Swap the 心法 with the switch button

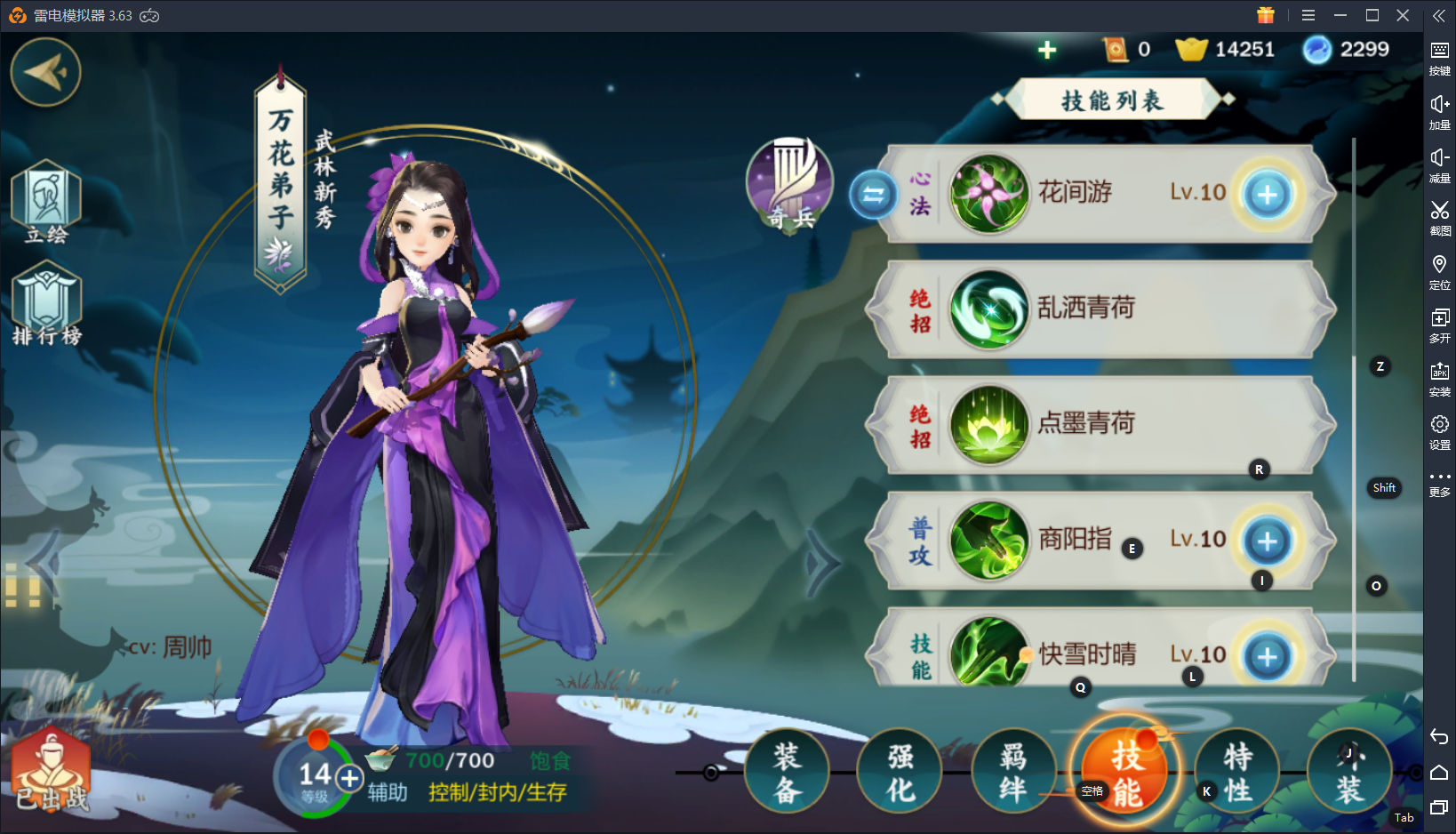click(873, 195)
